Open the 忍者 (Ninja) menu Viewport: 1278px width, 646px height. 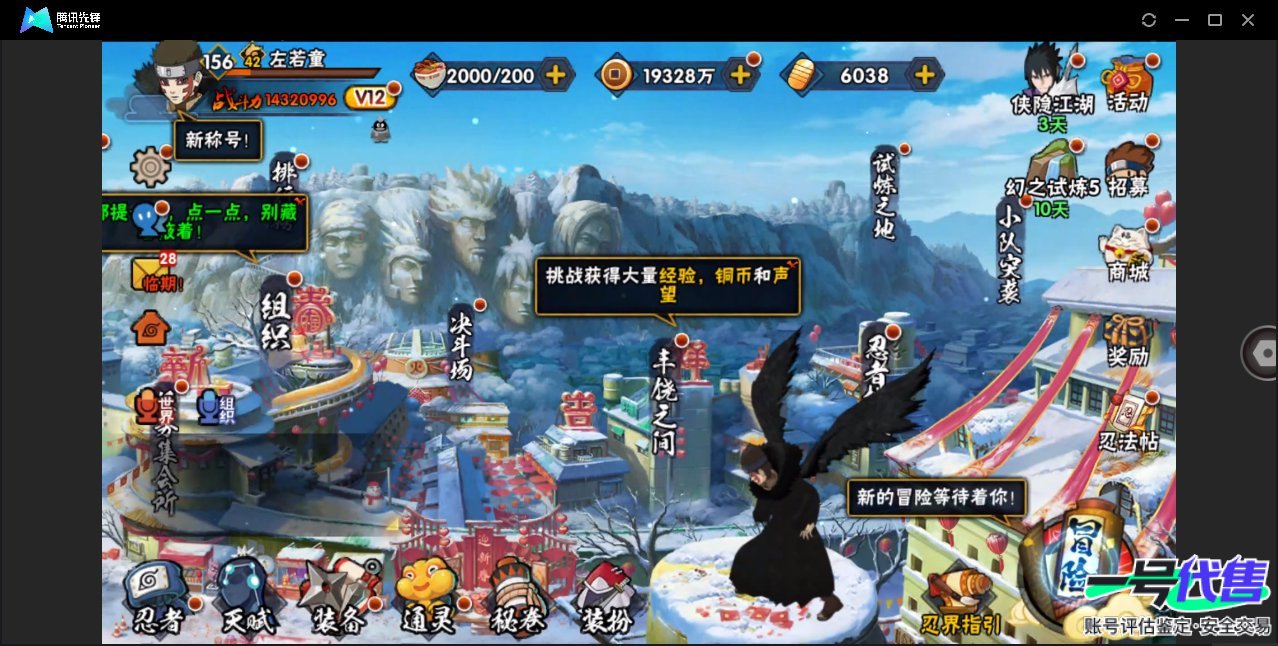[x=159, y=597]
